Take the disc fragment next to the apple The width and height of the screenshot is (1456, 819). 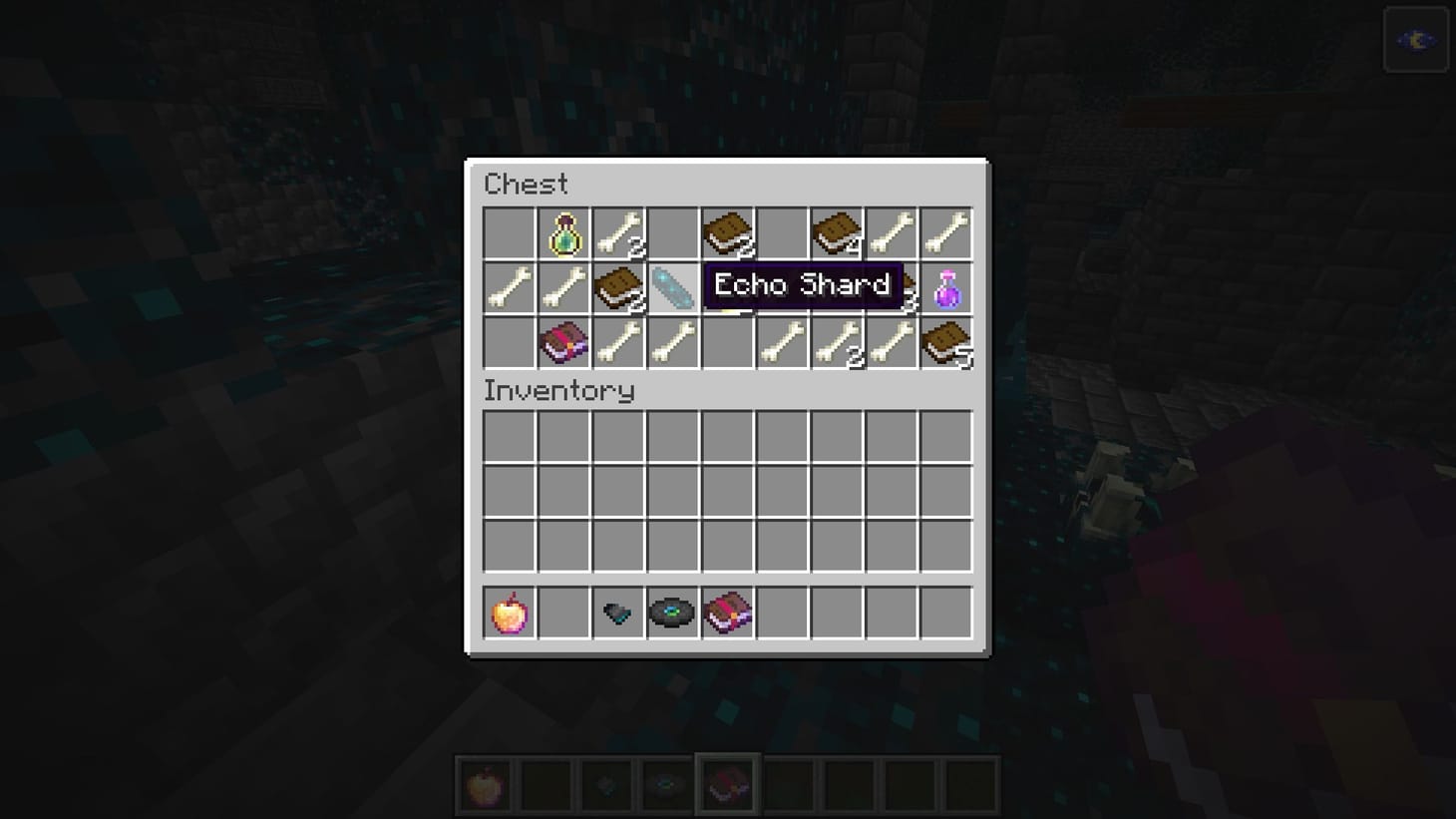618,613
